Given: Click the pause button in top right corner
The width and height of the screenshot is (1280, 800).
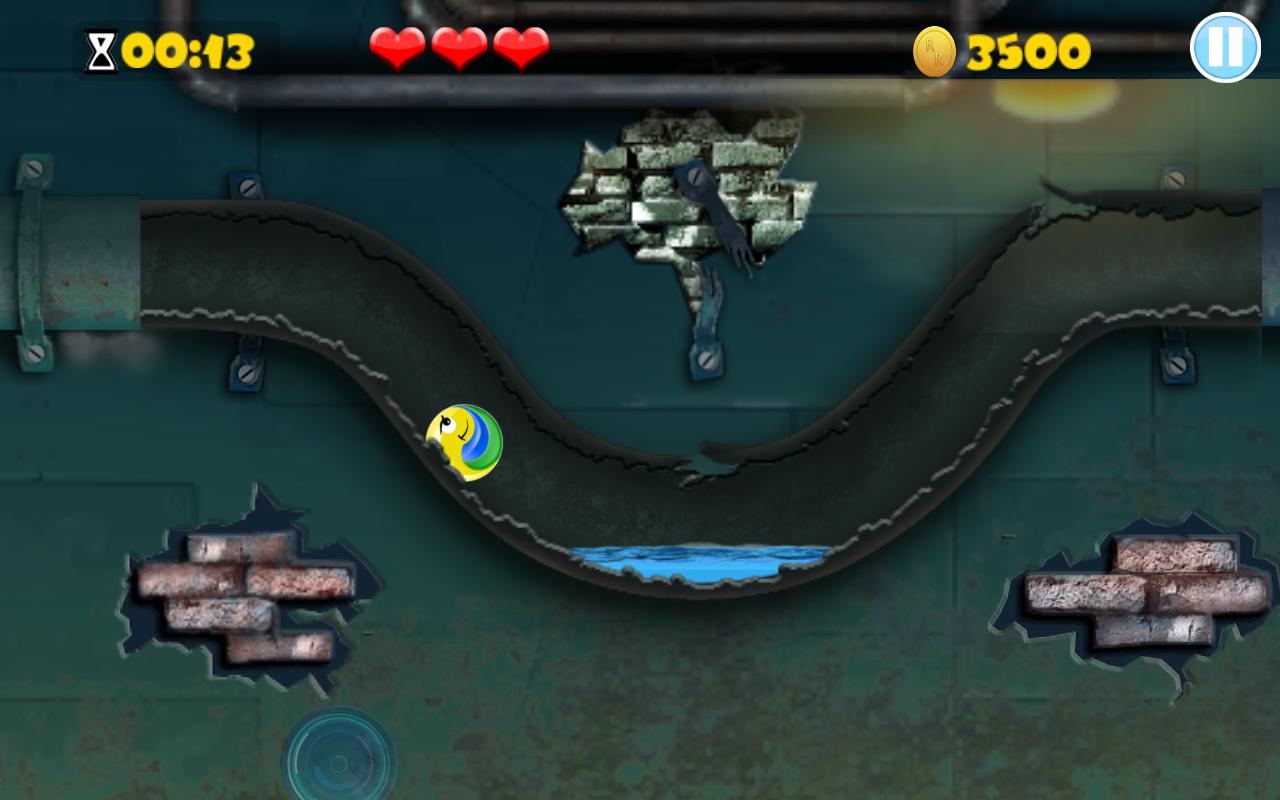Looking at the screenshot, I should point(1225,46).
